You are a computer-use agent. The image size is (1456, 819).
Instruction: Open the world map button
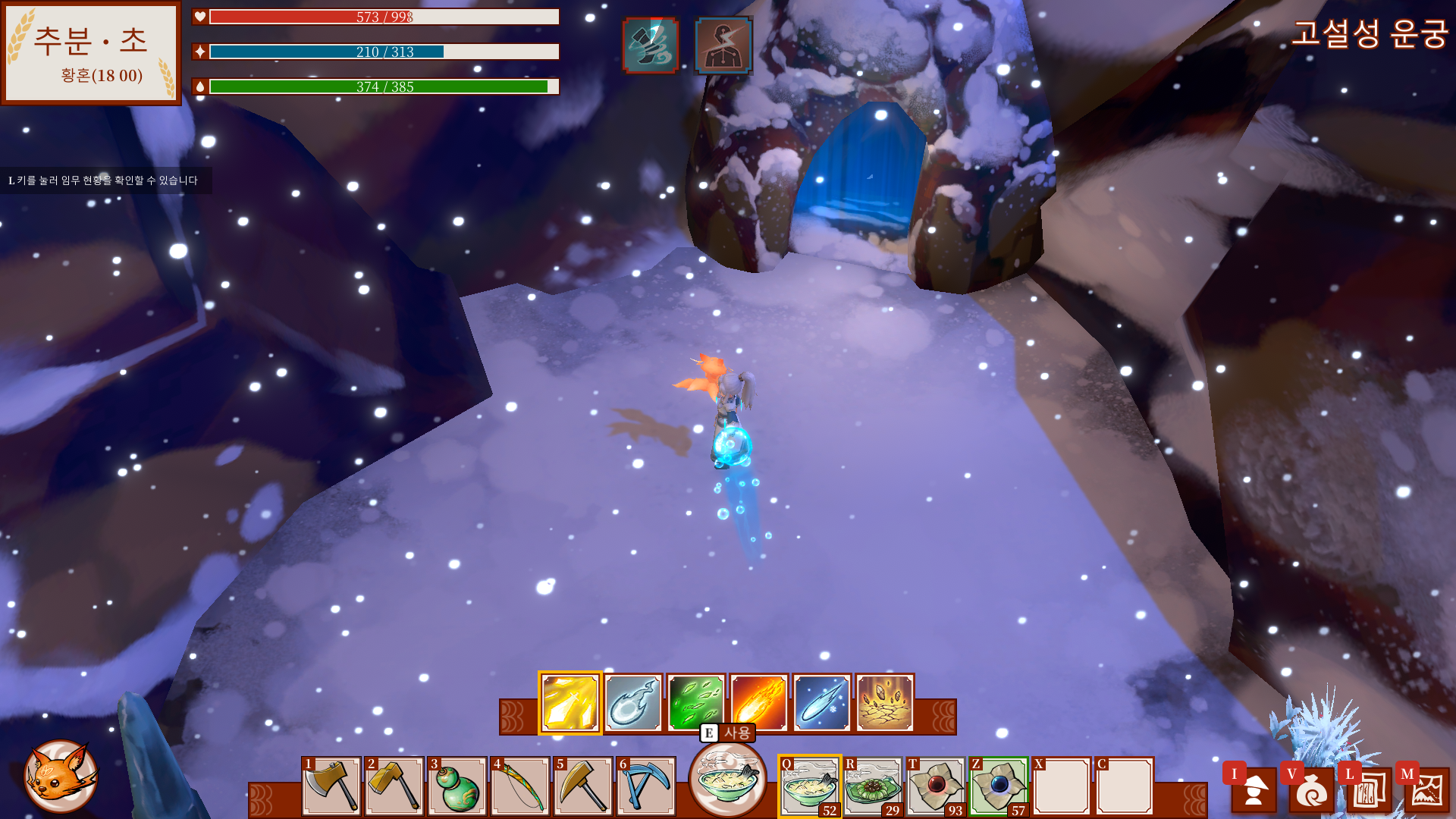[1426, 790]
